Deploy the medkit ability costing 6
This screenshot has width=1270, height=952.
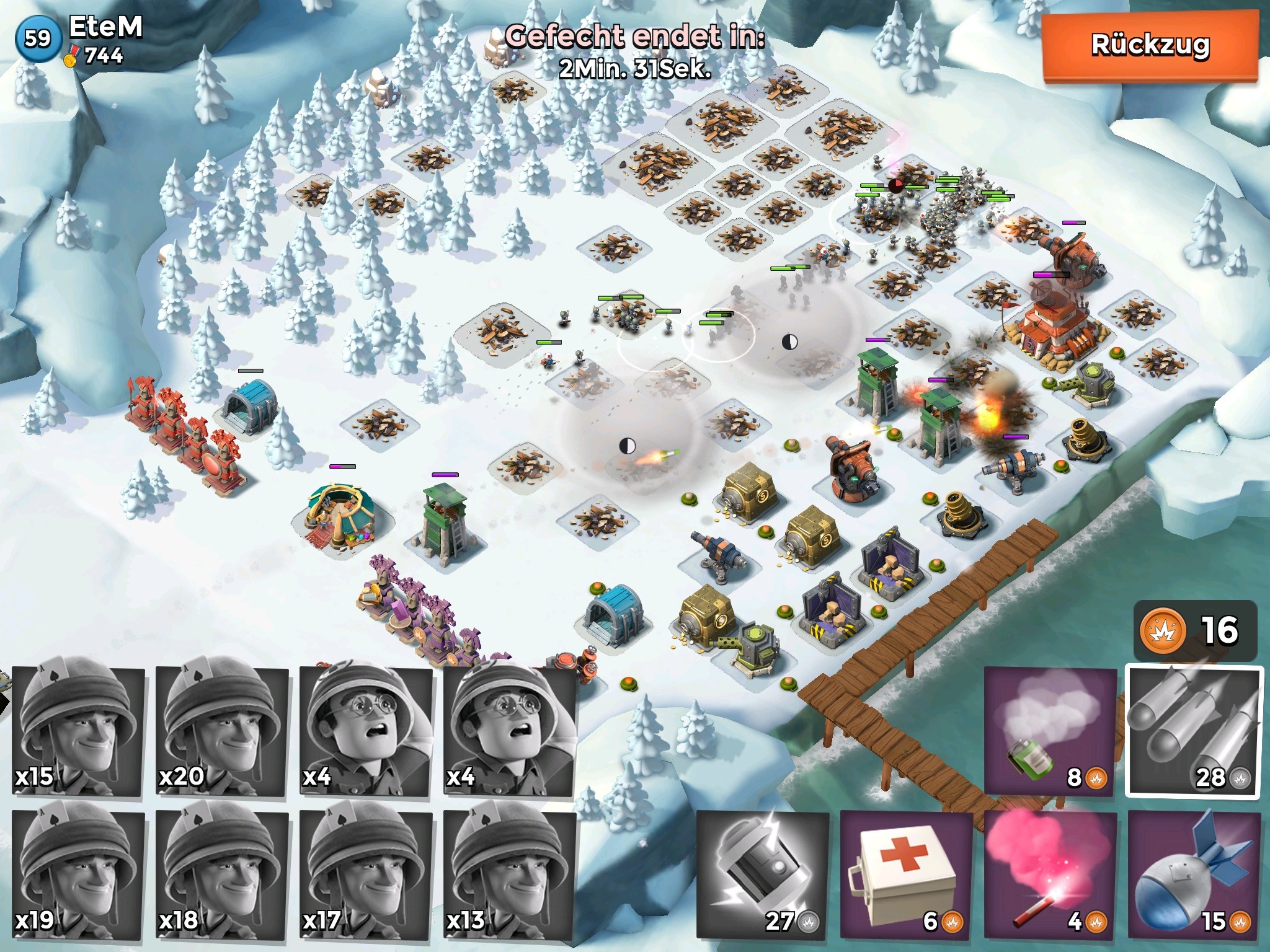(x=906, y=874)
